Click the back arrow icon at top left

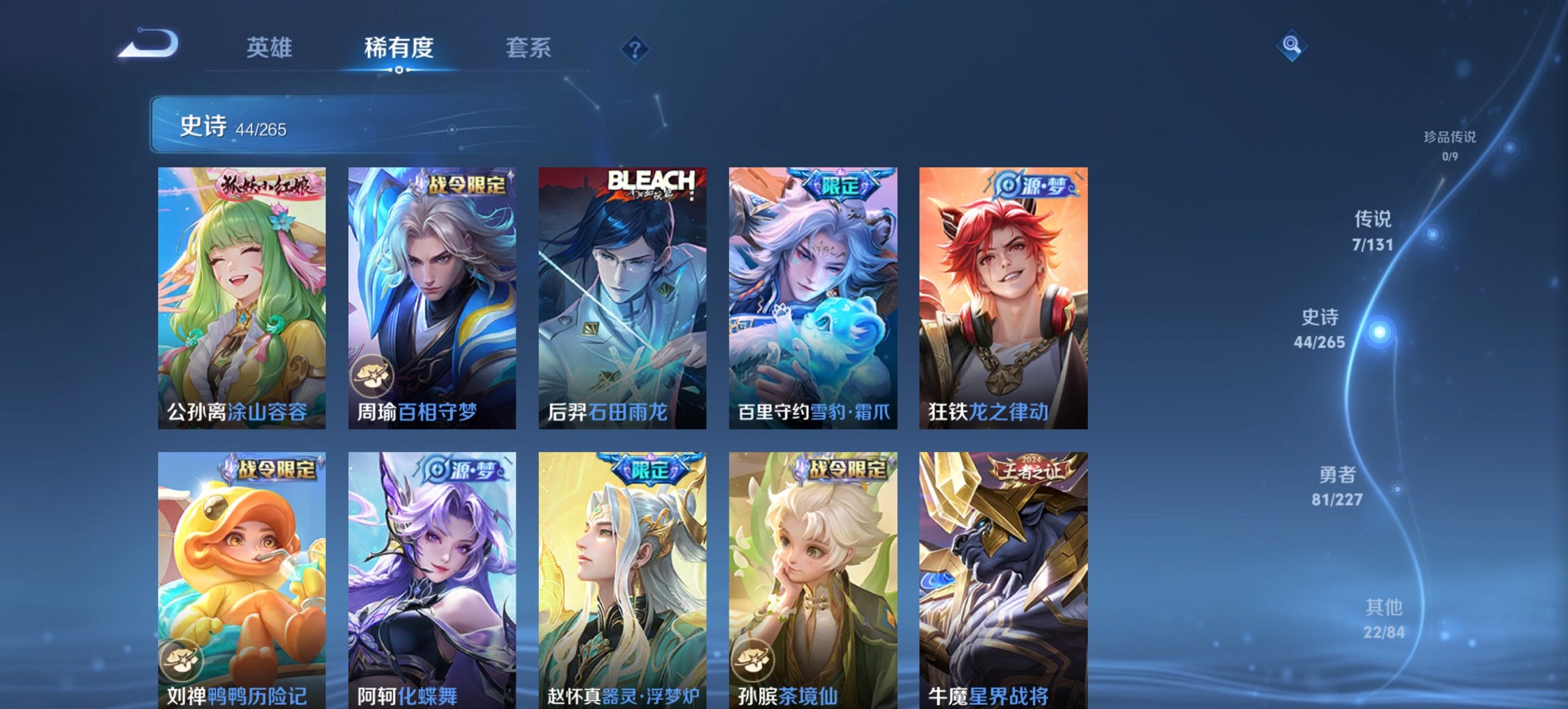coord(147,42)
